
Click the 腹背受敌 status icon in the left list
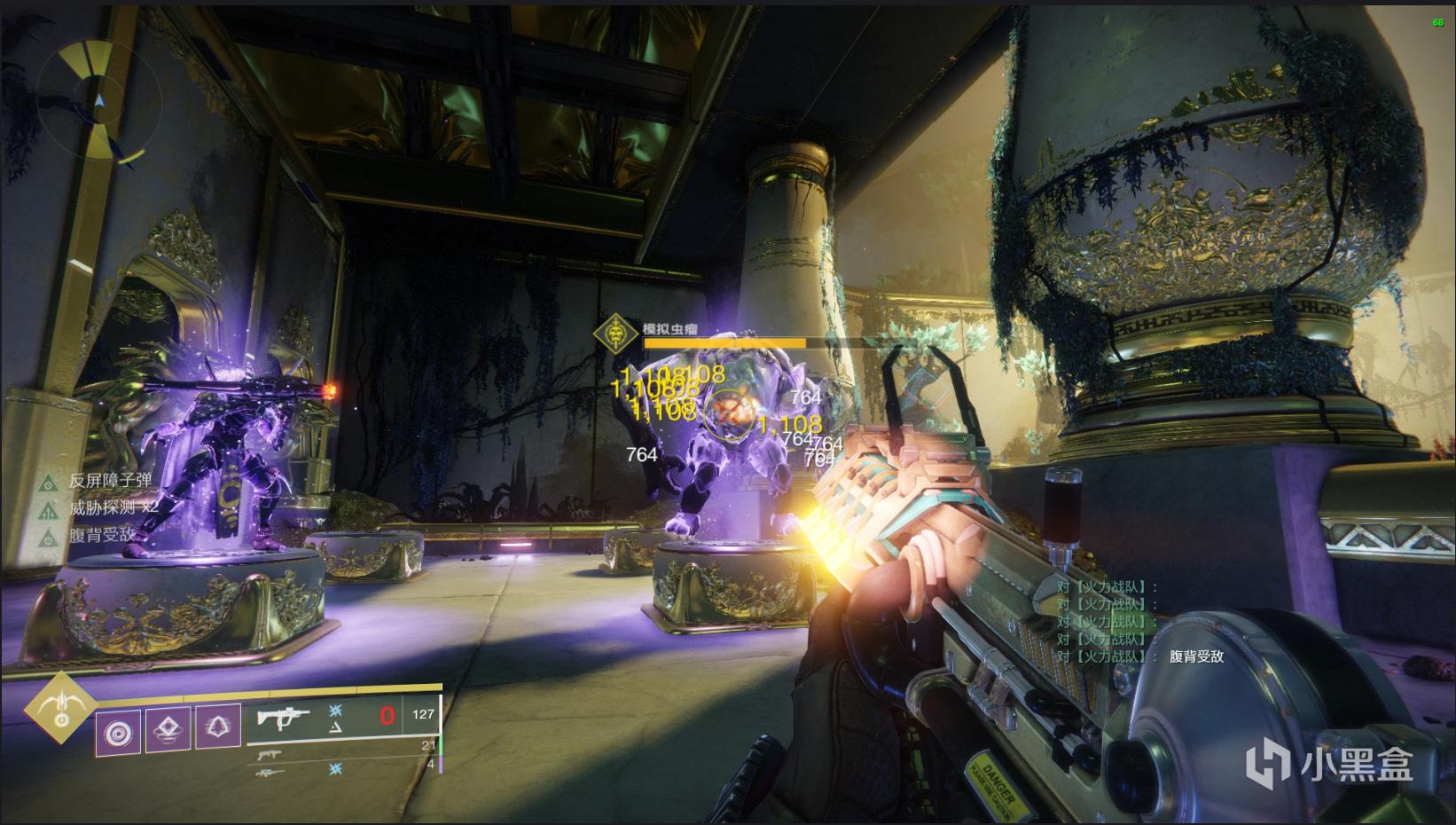point(50,536)
